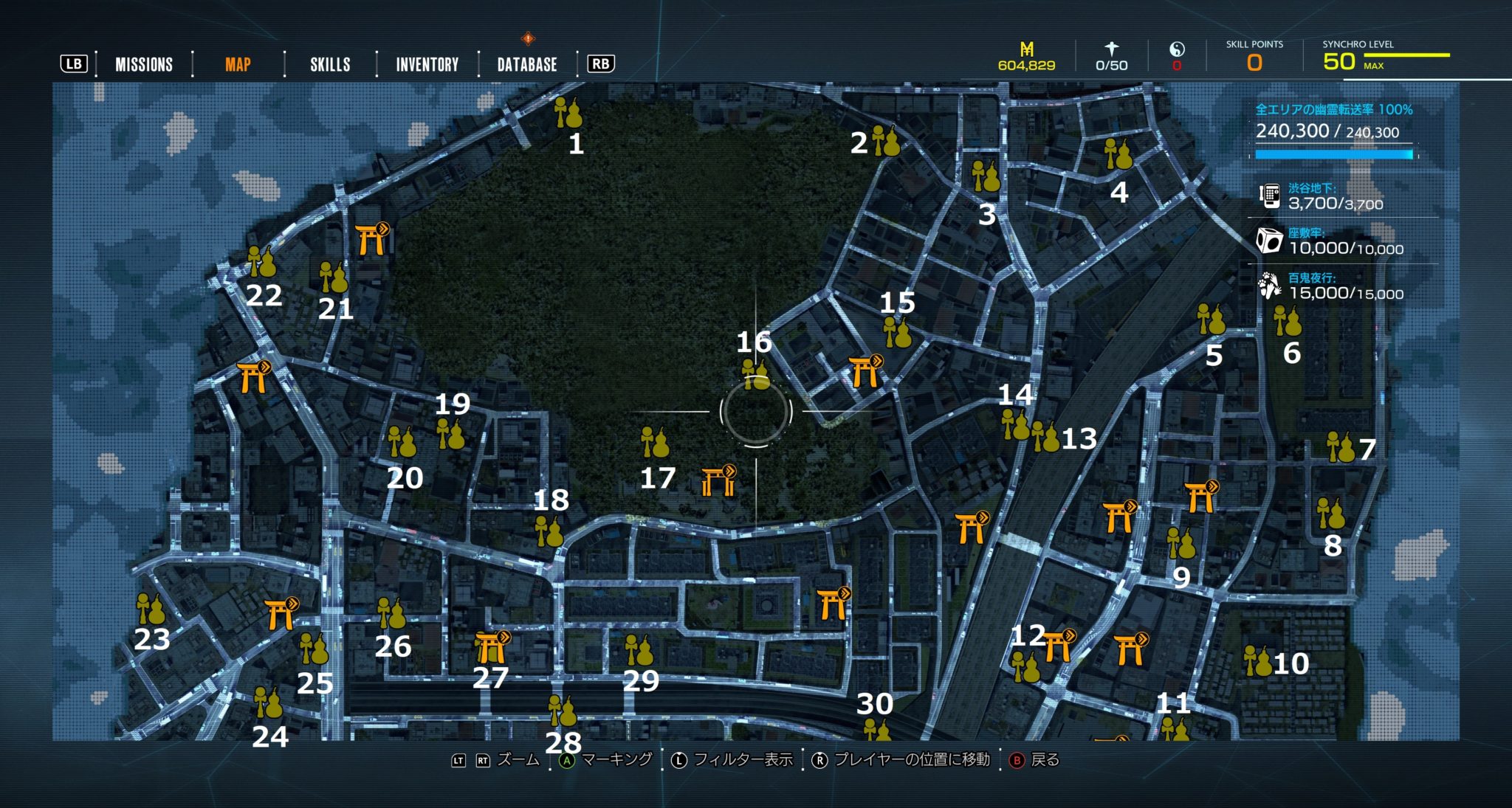Select the gourd marker numbered 15

coord(897,333)
